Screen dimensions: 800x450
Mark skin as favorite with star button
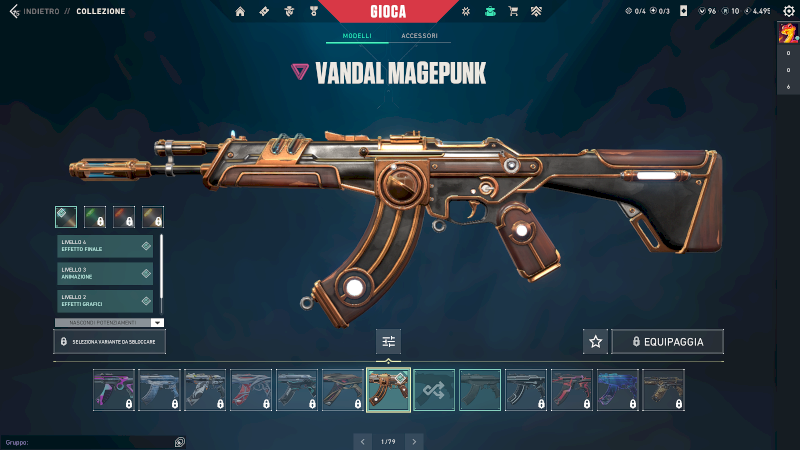click(596, 342)
